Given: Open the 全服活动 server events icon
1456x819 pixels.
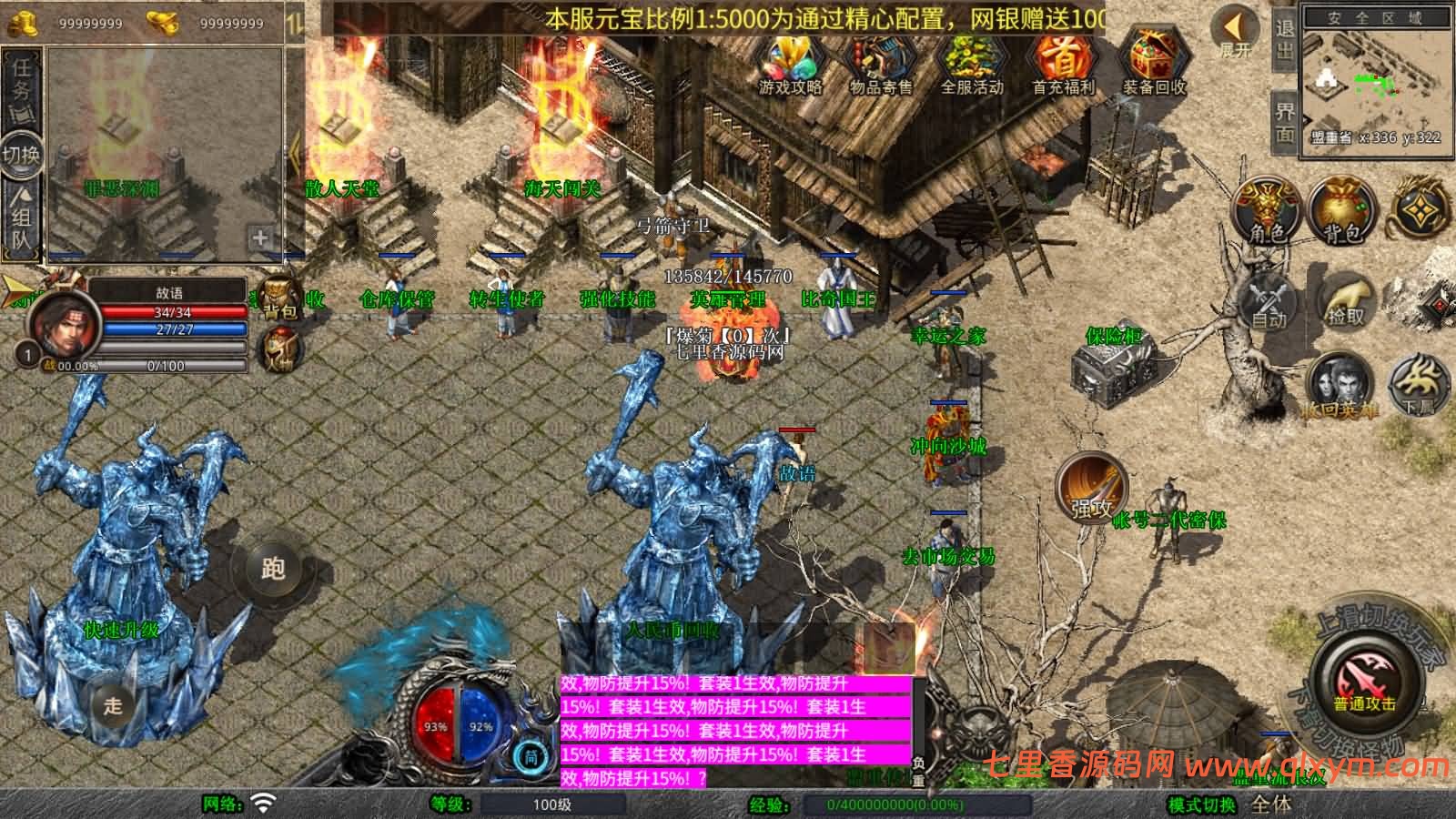Looking at the screenshot, I should (971, 62).
